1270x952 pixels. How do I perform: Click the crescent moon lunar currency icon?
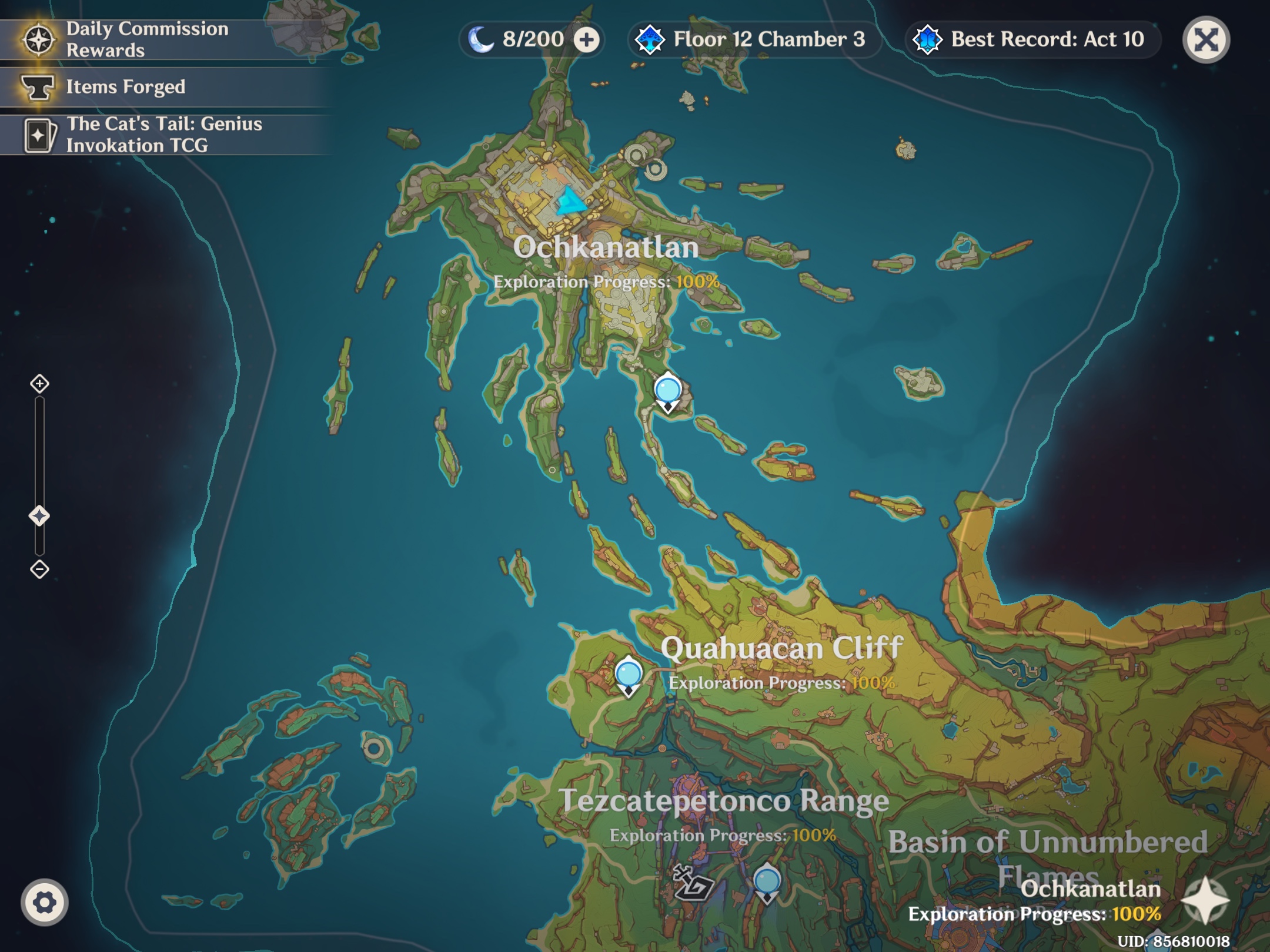tap(482, 39)
